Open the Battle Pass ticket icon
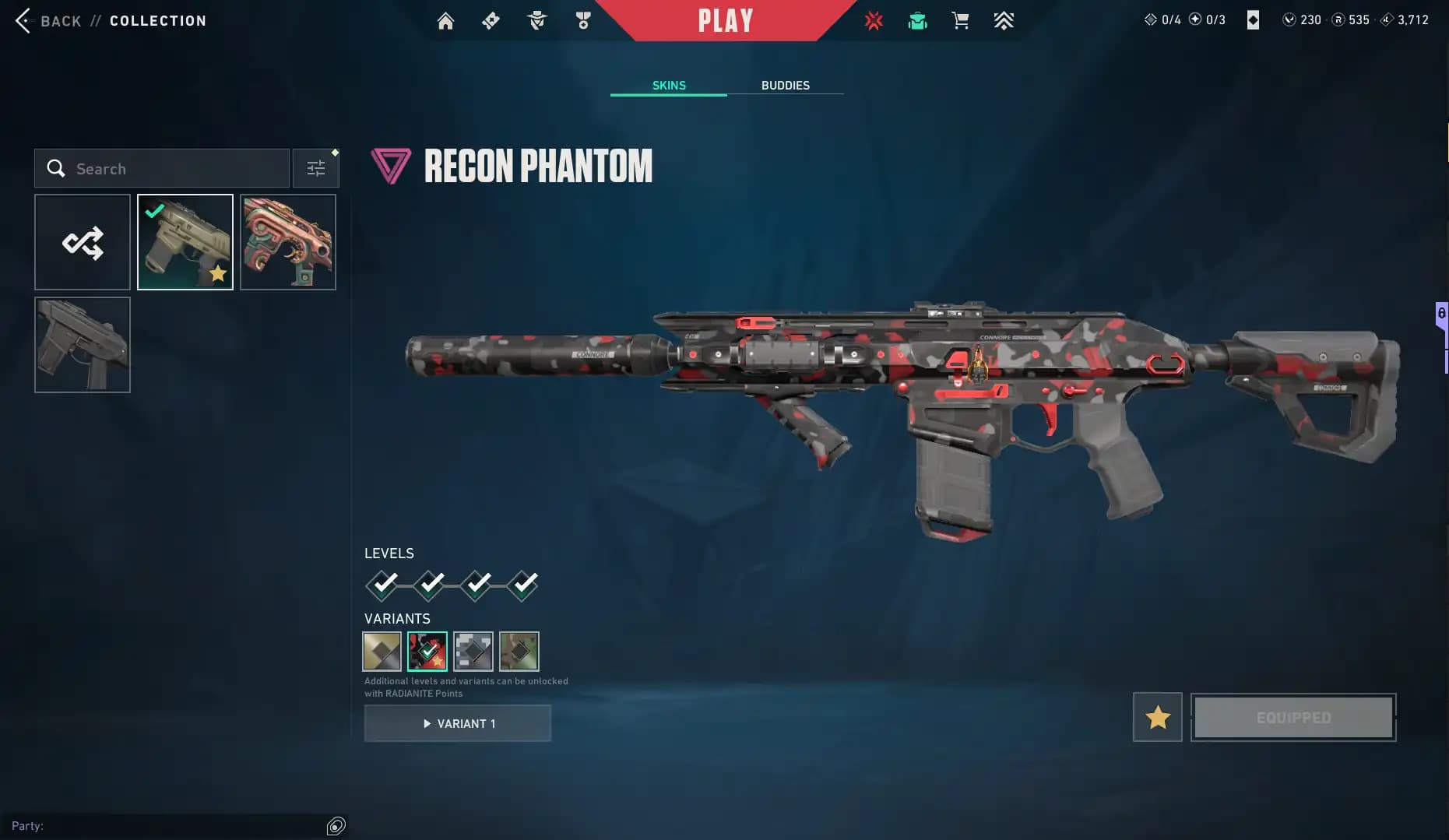Screen dimensions: 1449x840 [491, 20]
